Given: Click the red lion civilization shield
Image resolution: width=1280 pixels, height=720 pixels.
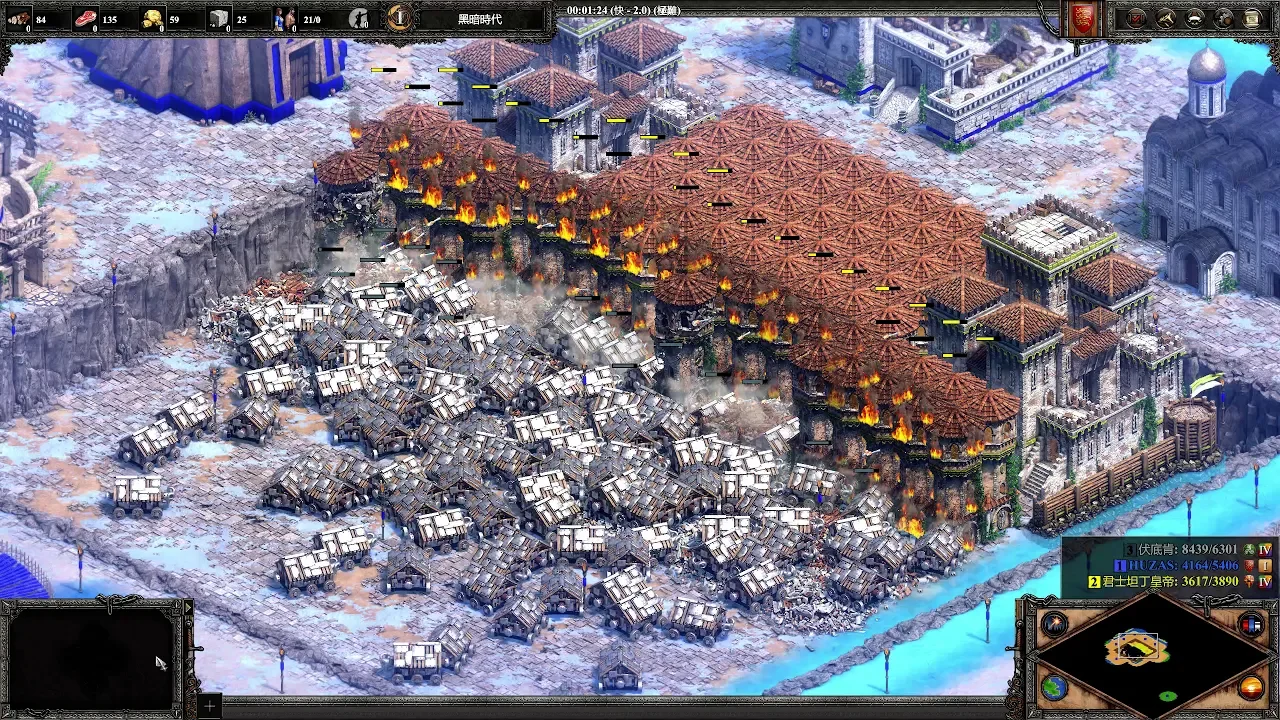Looking at the screenshot, I should (1081, 19).
